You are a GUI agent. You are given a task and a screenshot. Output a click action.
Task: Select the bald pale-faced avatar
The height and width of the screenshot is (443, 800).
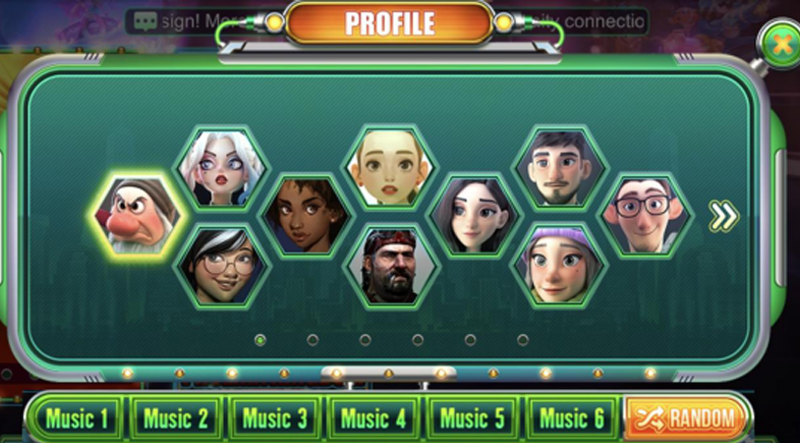point(390,168)
